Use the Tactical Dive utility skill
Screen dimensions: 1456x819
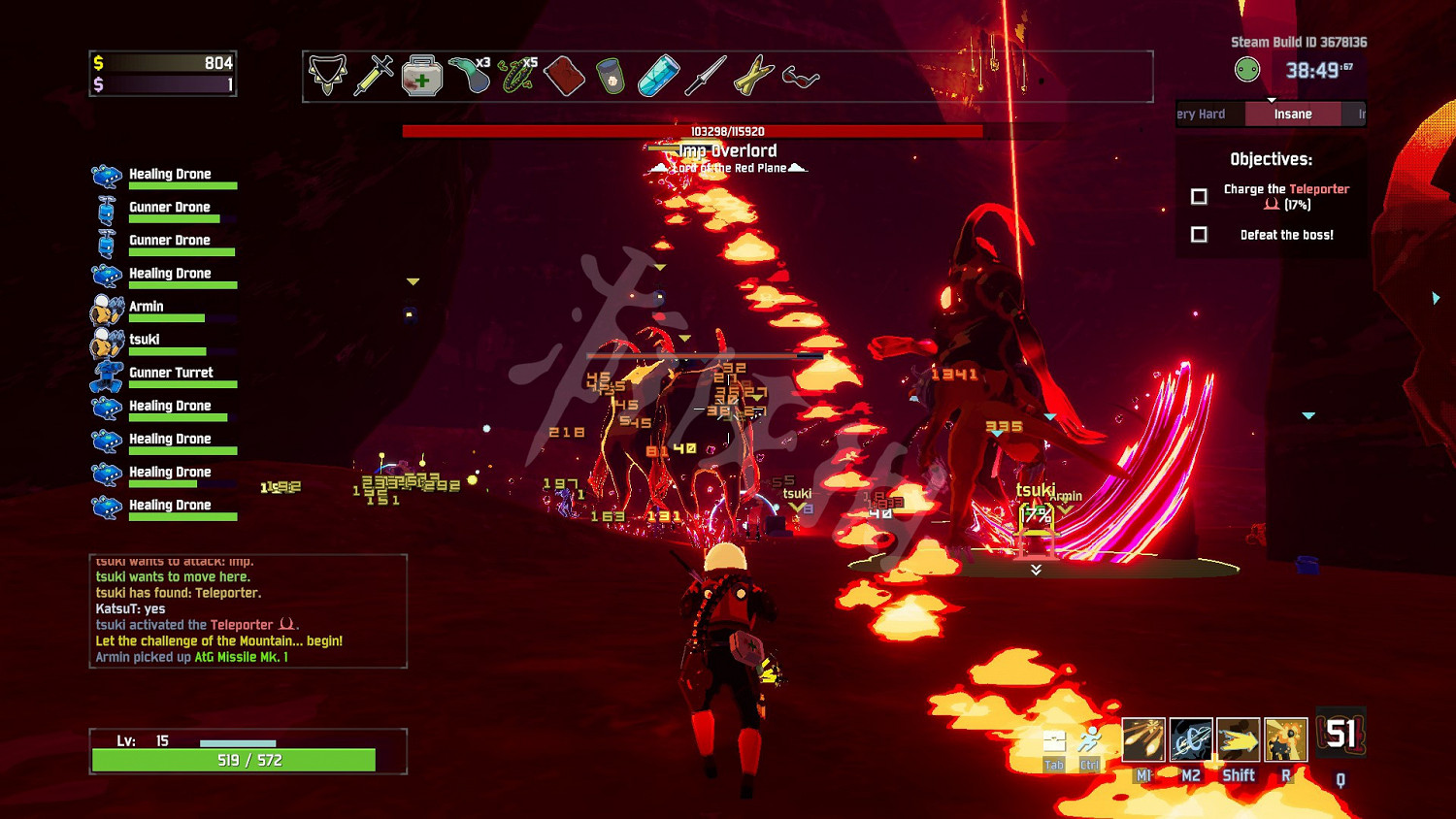[x=1239, y=740]
